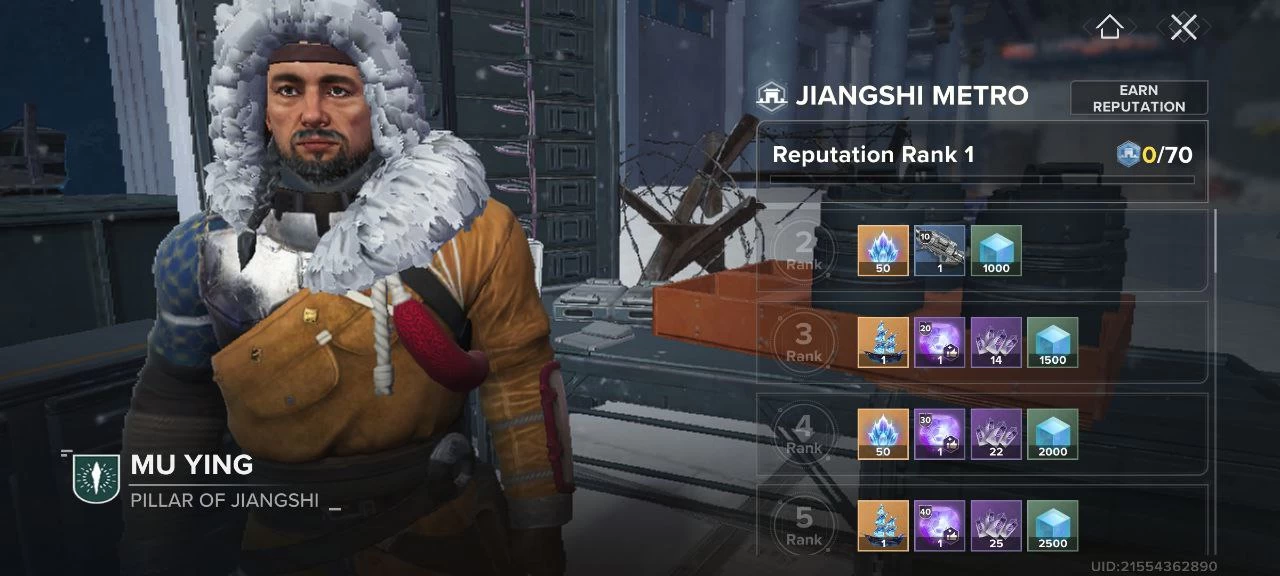View the Rank 4 blue crystal reward
1280x576 pixels.
click(883, 434)
